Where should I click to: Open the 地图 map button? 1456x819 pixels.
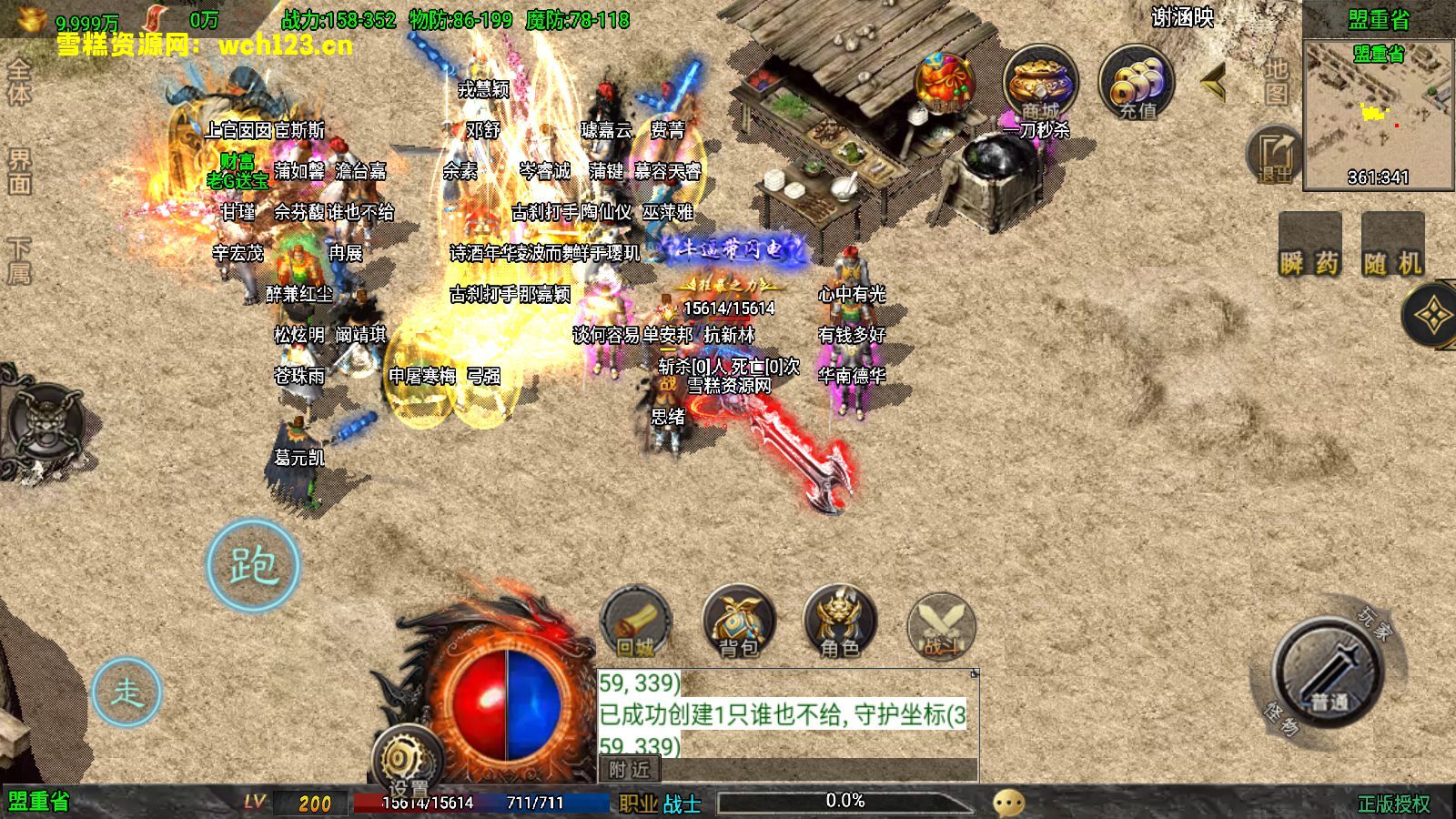(x=1277, y=82)
